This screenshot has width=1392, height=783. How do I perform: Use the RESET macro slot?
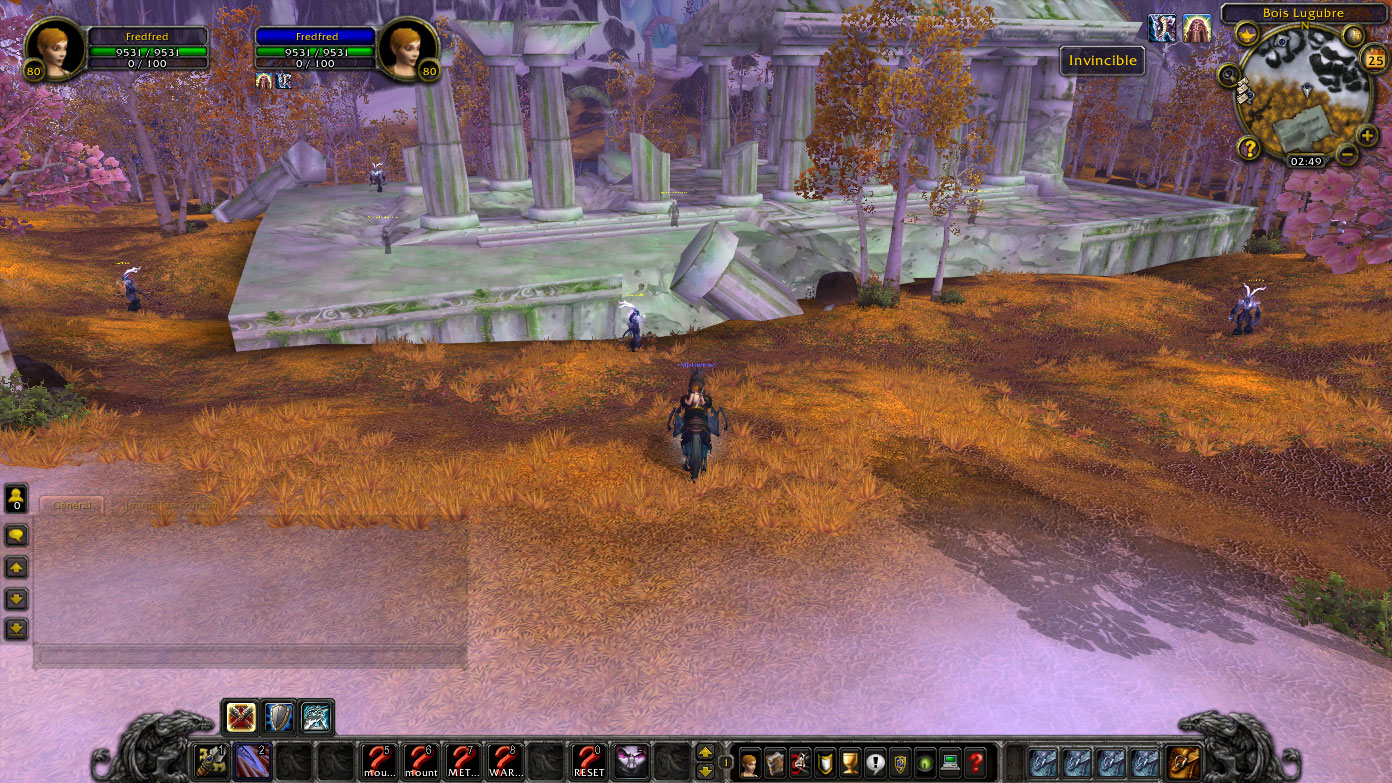589,762
